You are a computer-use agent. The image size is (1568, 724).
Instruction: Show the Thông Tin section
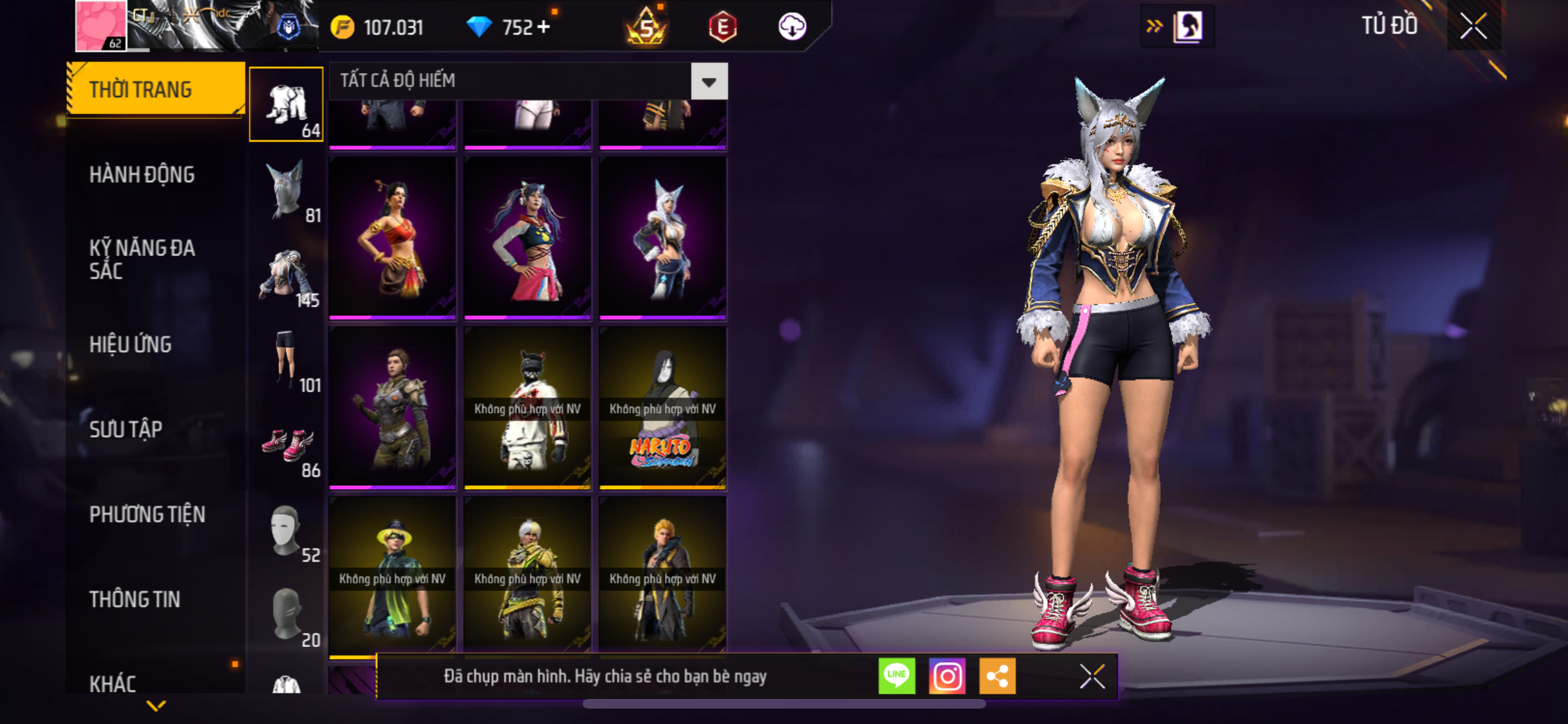[x=135, y=599]
